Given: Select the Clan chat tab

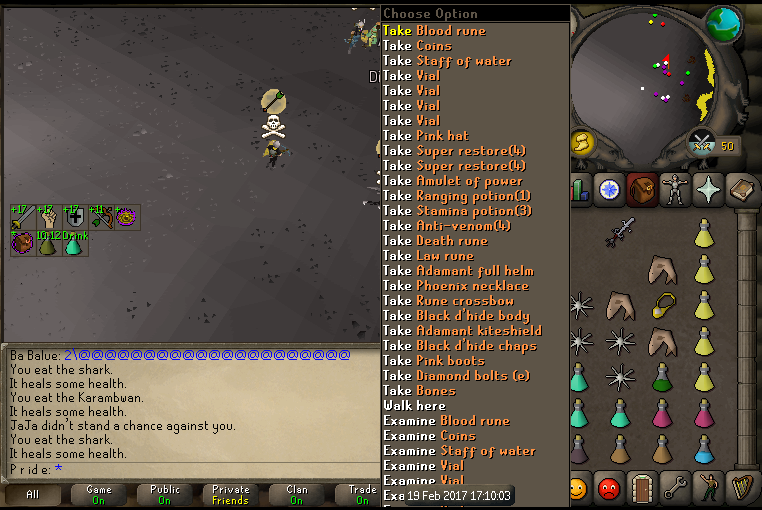Looking at the screenshot, I should [x=296, y=495].
